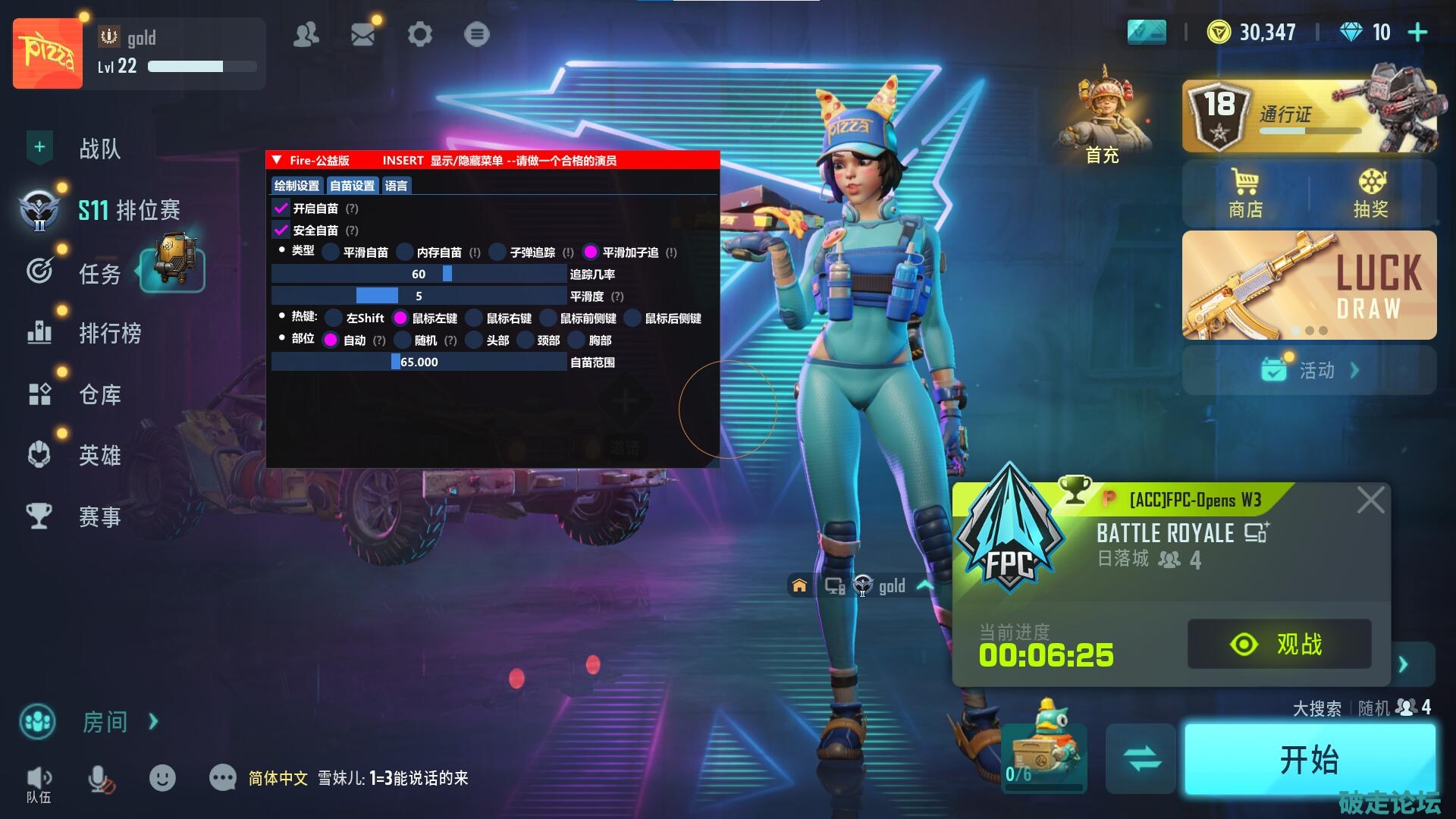Open the friends list icon
This screenshot has height=819, width=1456.
pos(306,34)
